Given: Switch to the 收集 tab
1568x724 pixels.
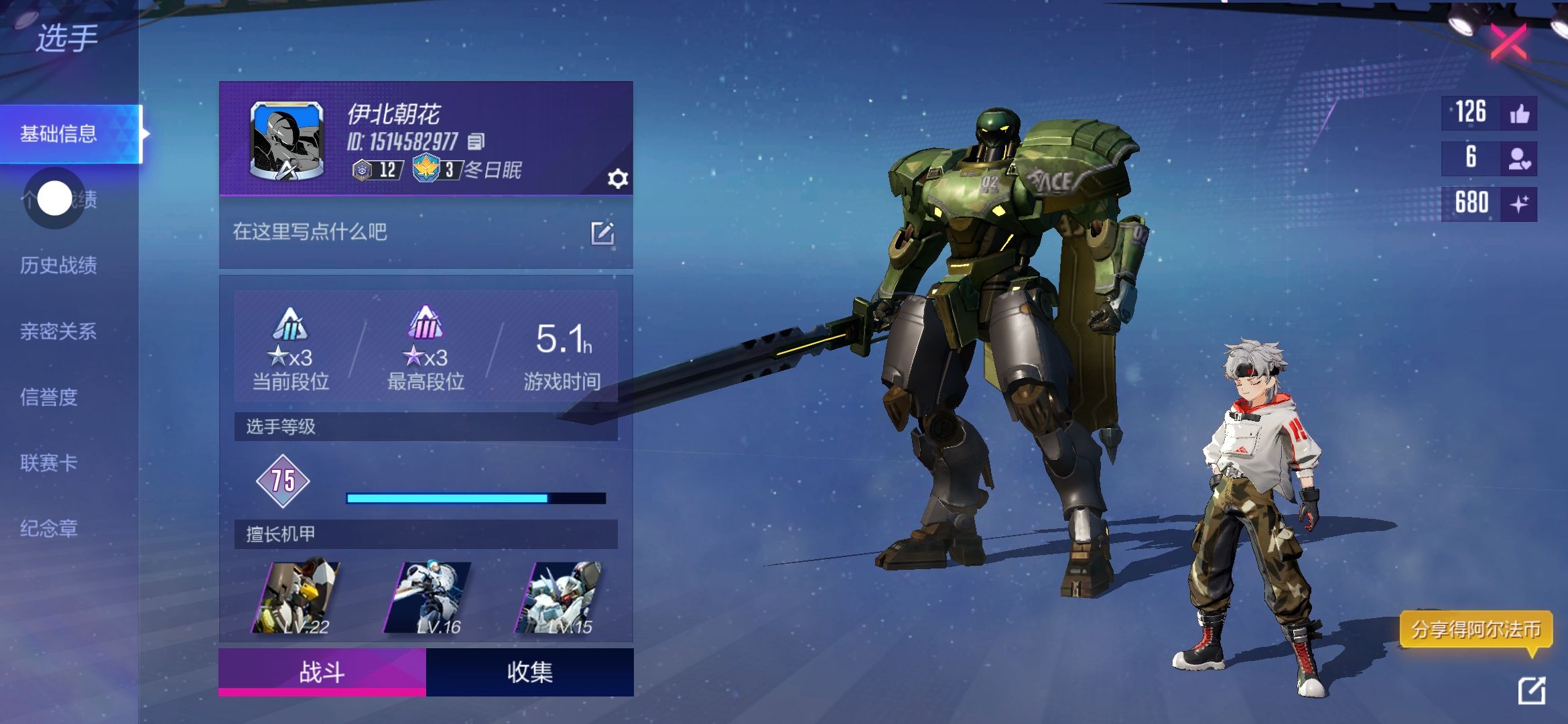Looking at the screenshot, I should tap(530, 672).
